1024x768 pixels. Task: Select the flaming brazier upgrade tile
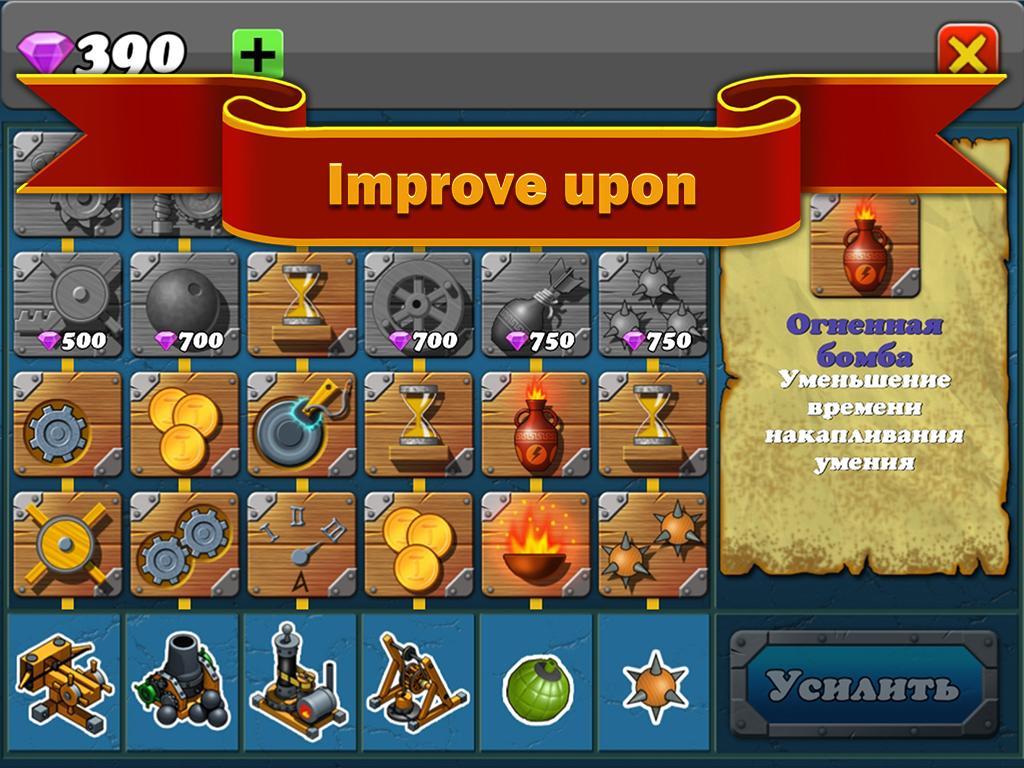coord(535,544)
